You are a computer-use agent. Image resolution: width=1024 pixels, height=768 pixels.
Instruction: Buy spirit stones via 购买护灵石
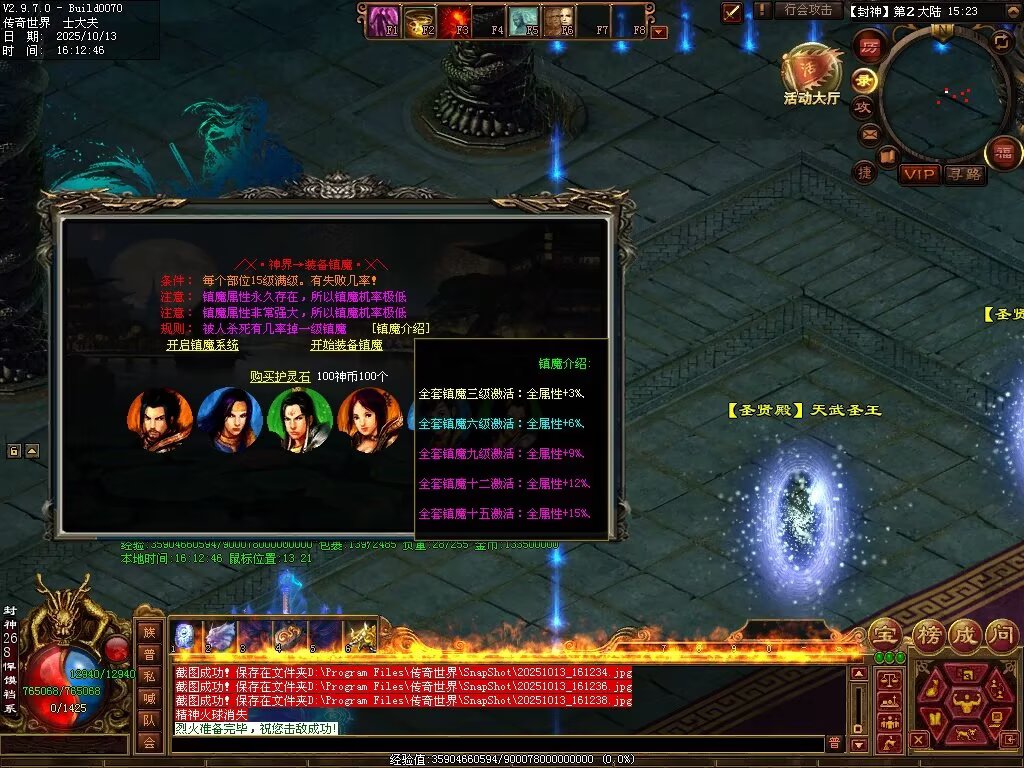pos(280,376)
